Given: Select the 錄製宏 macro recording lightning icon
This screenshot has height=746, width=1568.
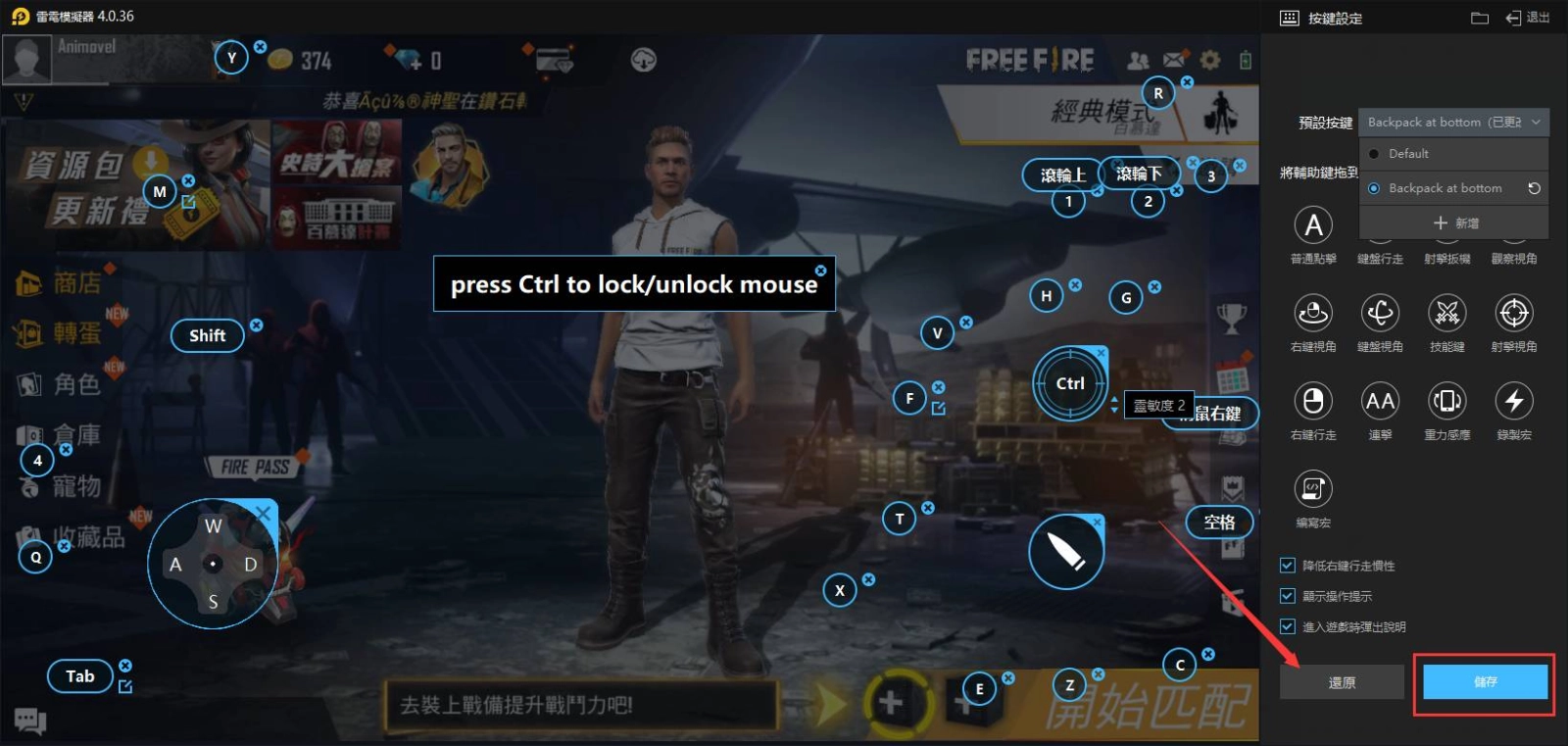Looking at the screenshot, I should [1514, 402].
